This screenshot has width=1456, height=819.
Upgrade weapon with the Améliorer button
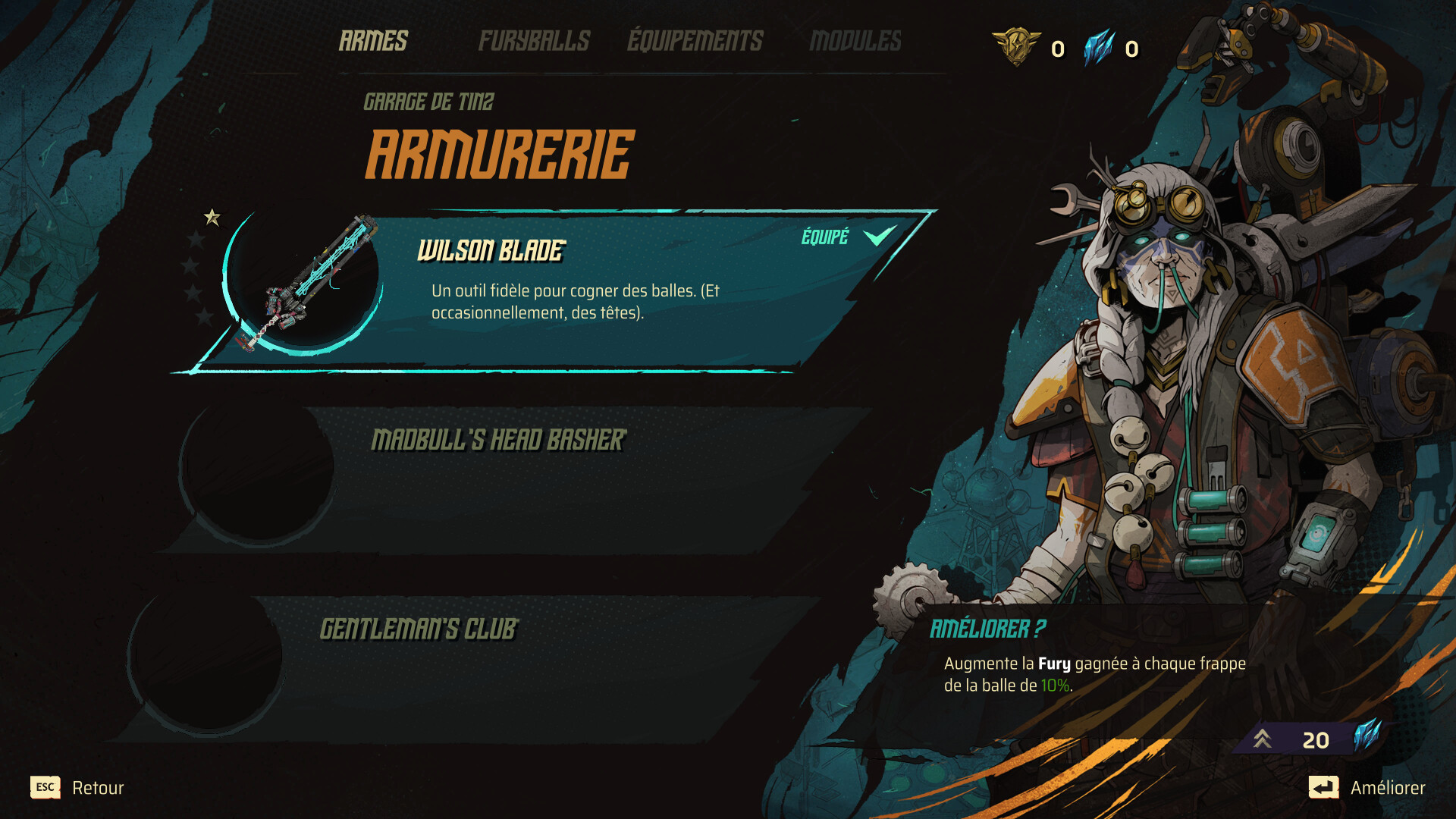[x=1367, y=788]
